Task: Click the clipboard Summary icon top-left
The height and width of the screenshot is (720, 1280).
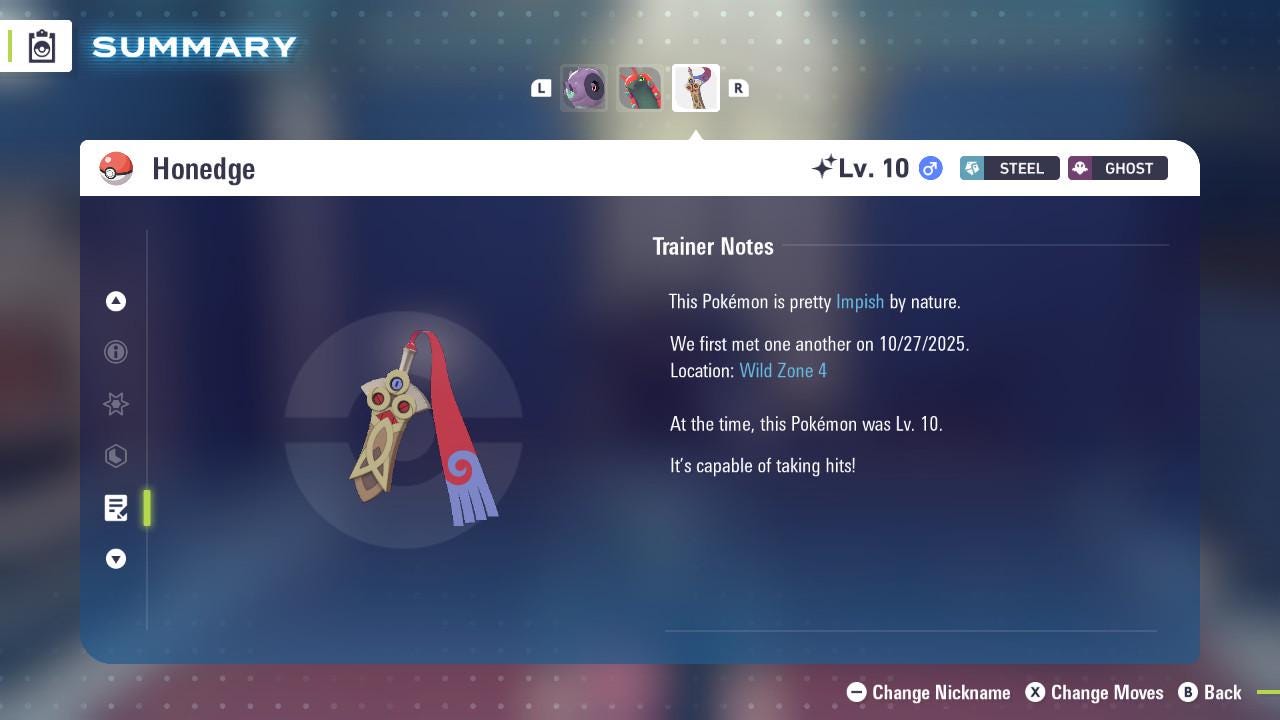Action: (x=40, y=45)
